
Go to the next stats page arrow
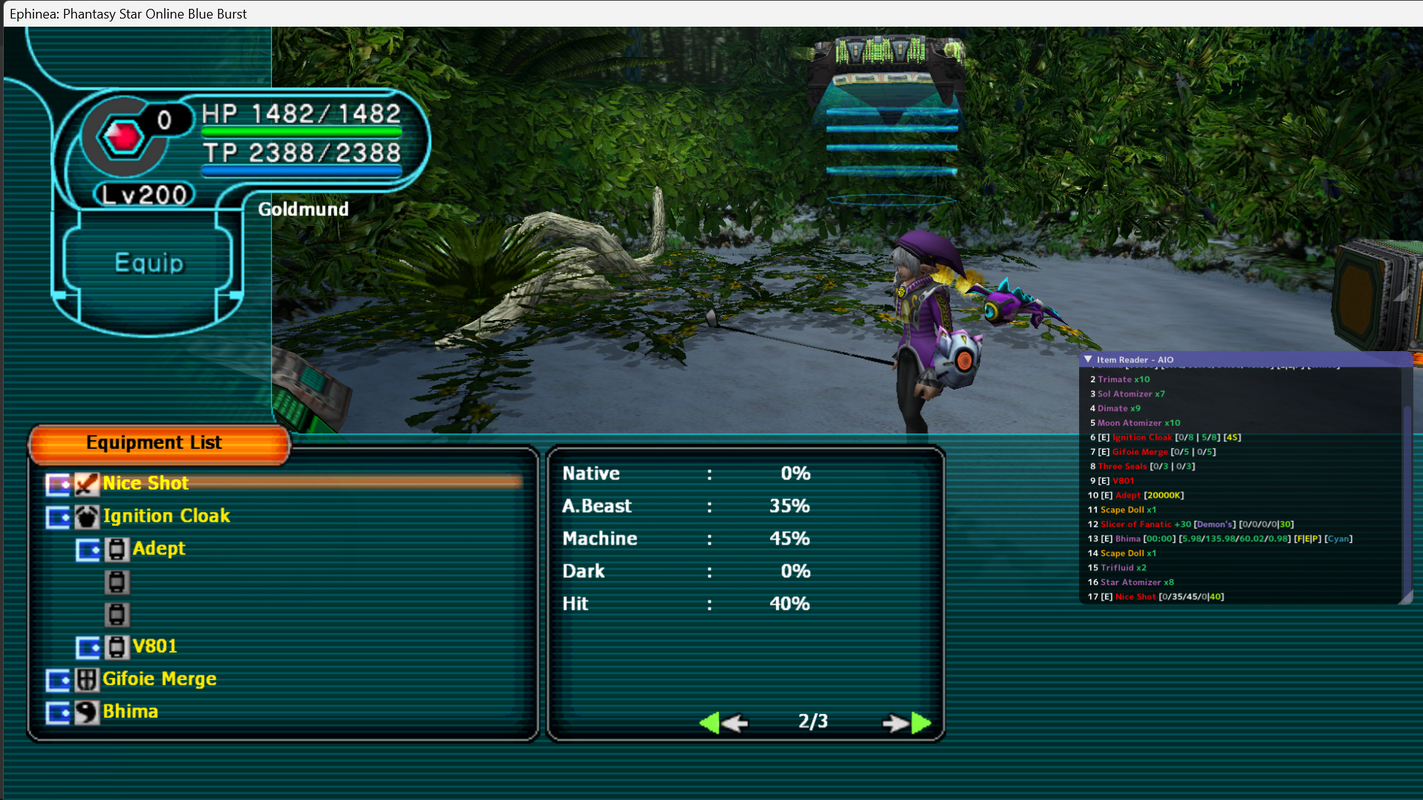(907, 722)
